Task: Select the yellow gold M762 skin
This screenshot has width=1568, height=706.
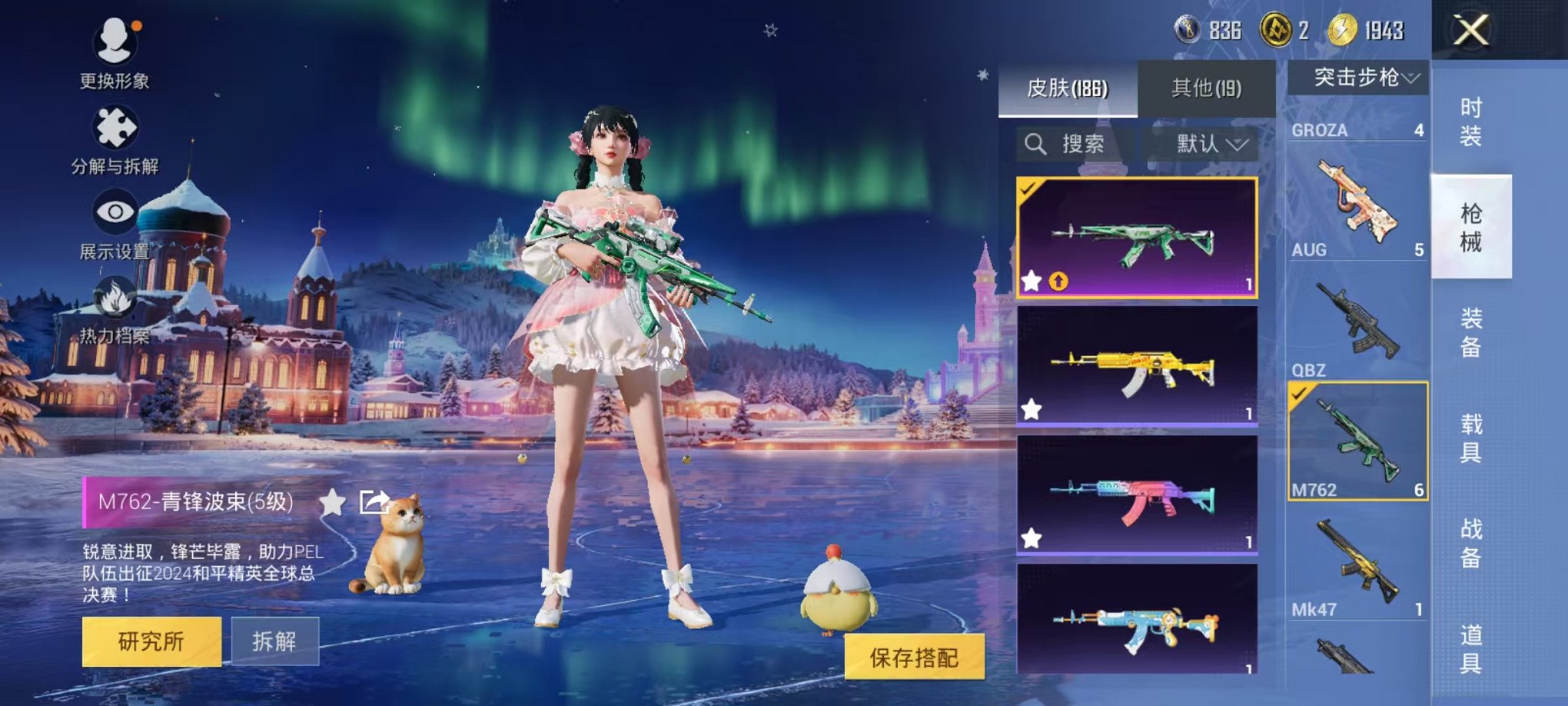Action: 1137,365
